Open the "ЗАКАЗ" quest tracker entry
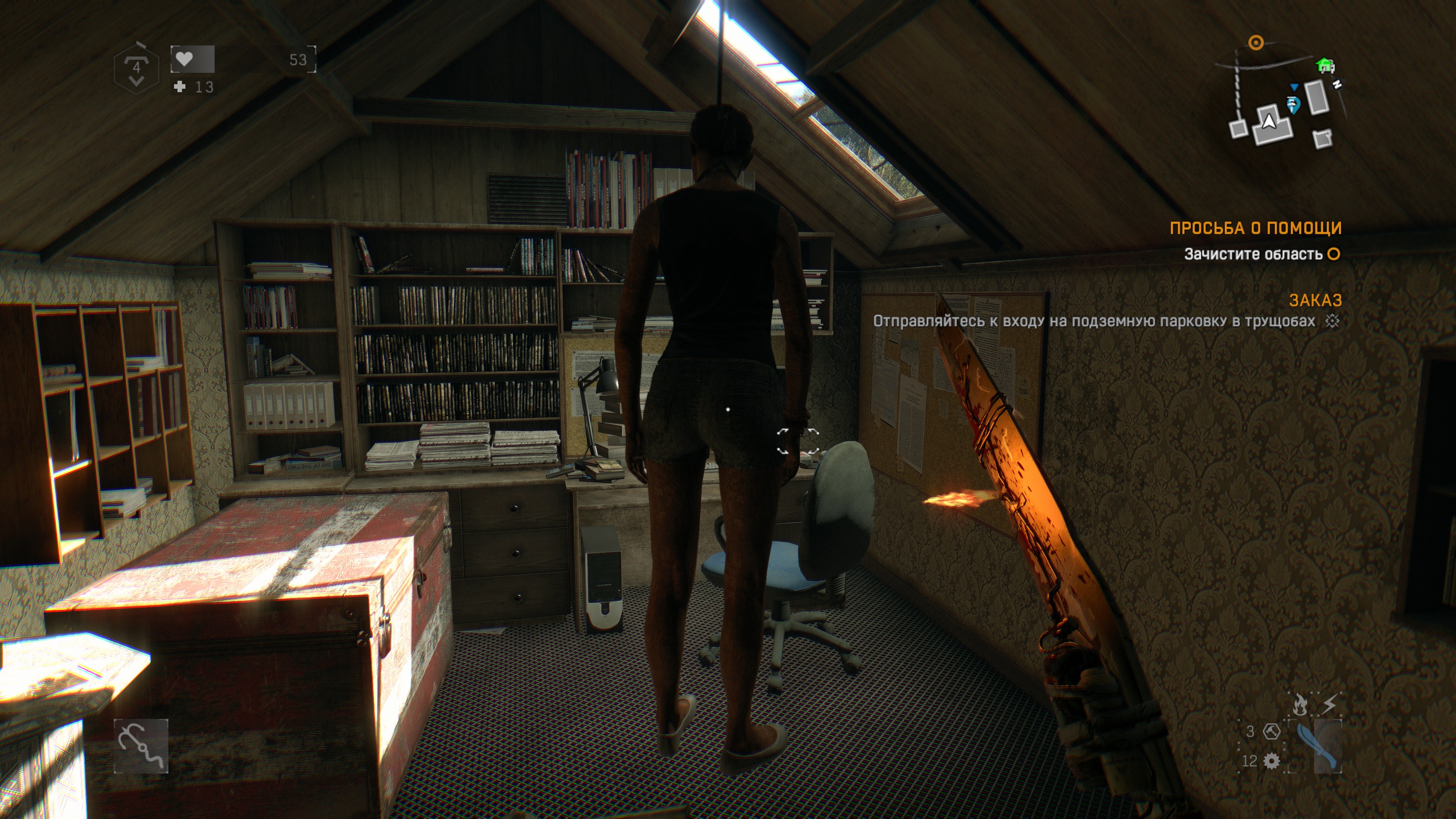Image resolution: width=1456 pixels, height=819 pixels. [x=1315, y=300]
